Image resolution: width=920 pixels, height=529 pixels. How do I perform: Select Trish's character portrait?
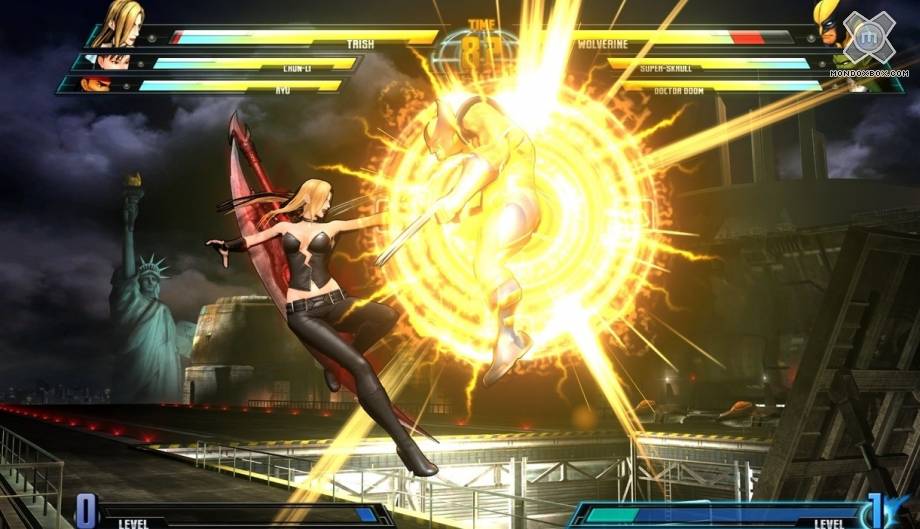[122, 24]
